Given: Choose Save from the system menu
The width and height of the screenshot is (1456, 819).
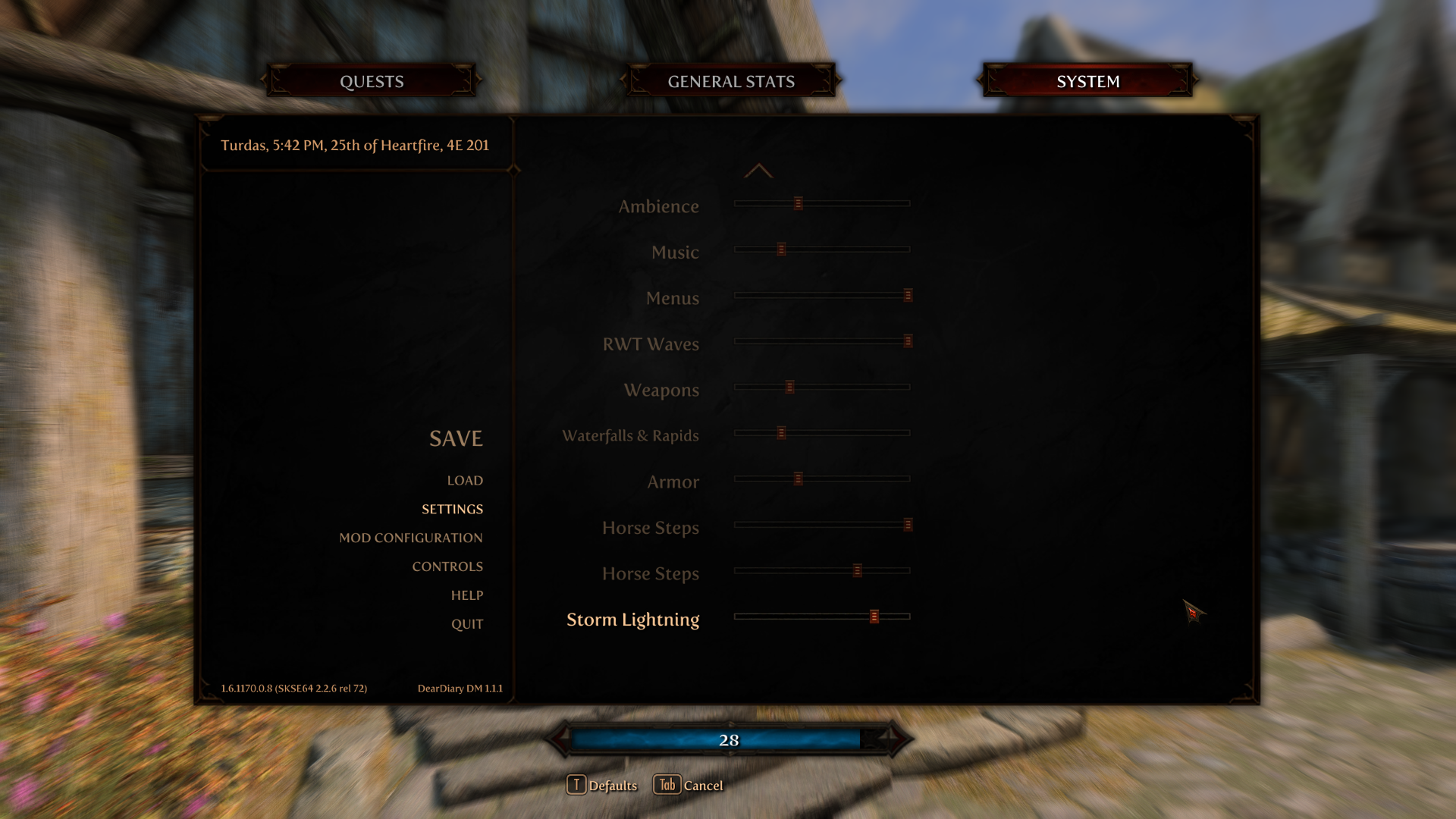Looking at the screenshot, I should click(456, 438).
